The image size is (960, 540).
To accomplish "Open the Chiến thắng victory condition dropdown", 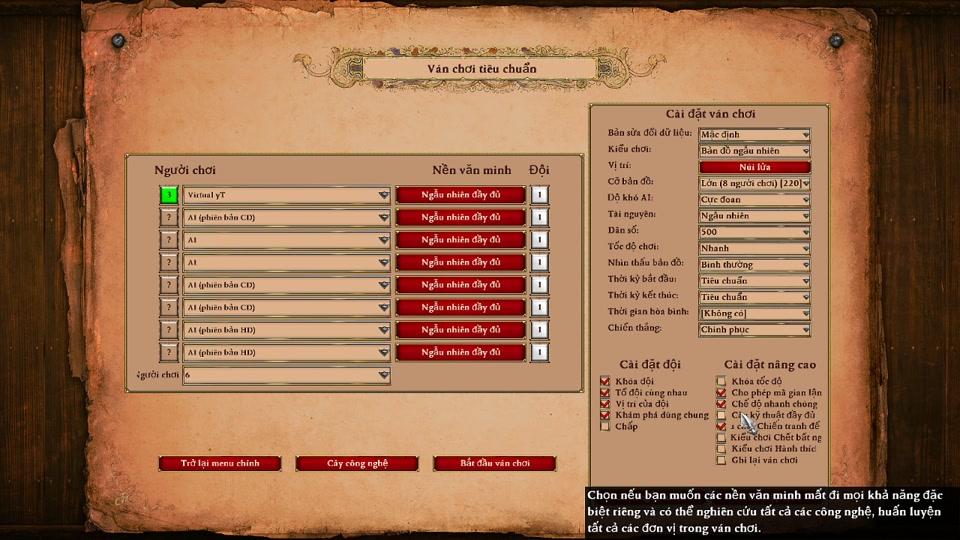I will point(754,330).
